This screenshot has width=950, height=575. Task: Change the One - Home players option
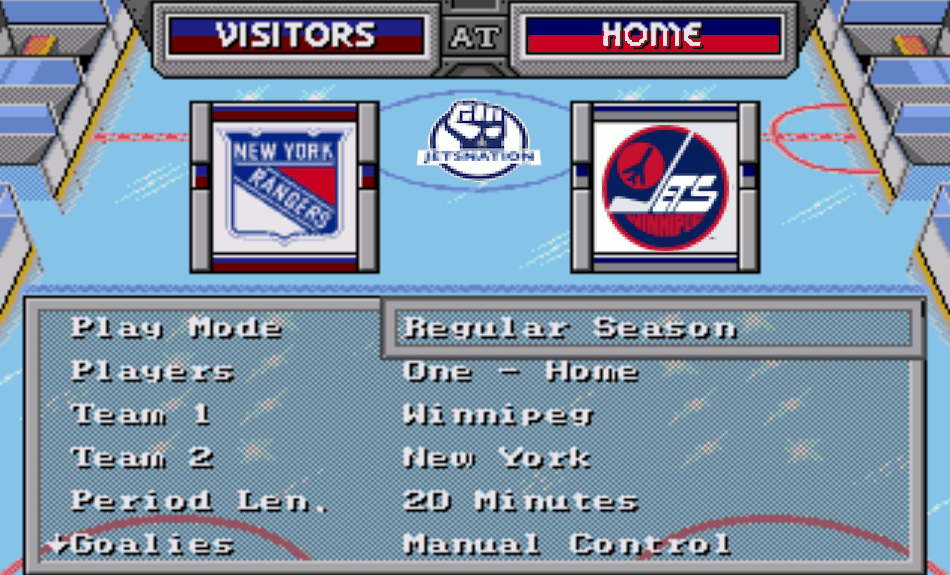click(520, 371)
